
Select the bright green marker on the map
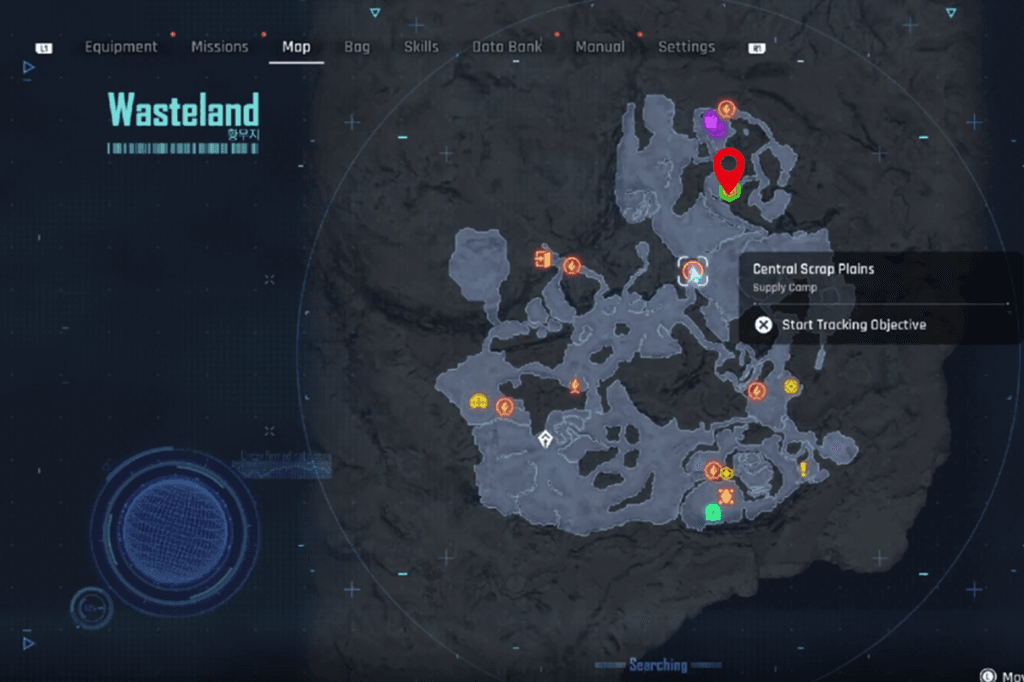coord(712,513)
